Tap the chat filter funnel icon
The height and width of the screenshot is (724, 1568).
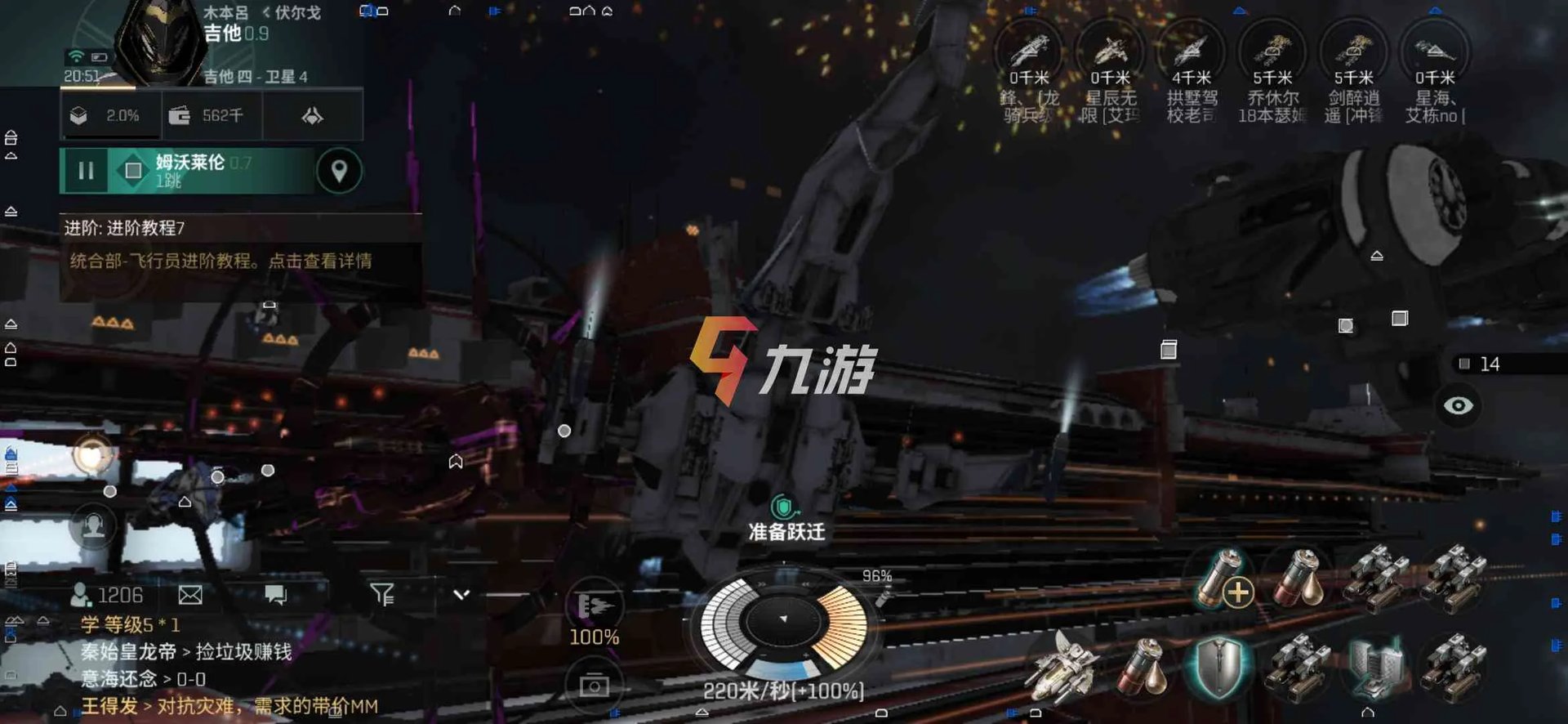click(x=383, y=595)
